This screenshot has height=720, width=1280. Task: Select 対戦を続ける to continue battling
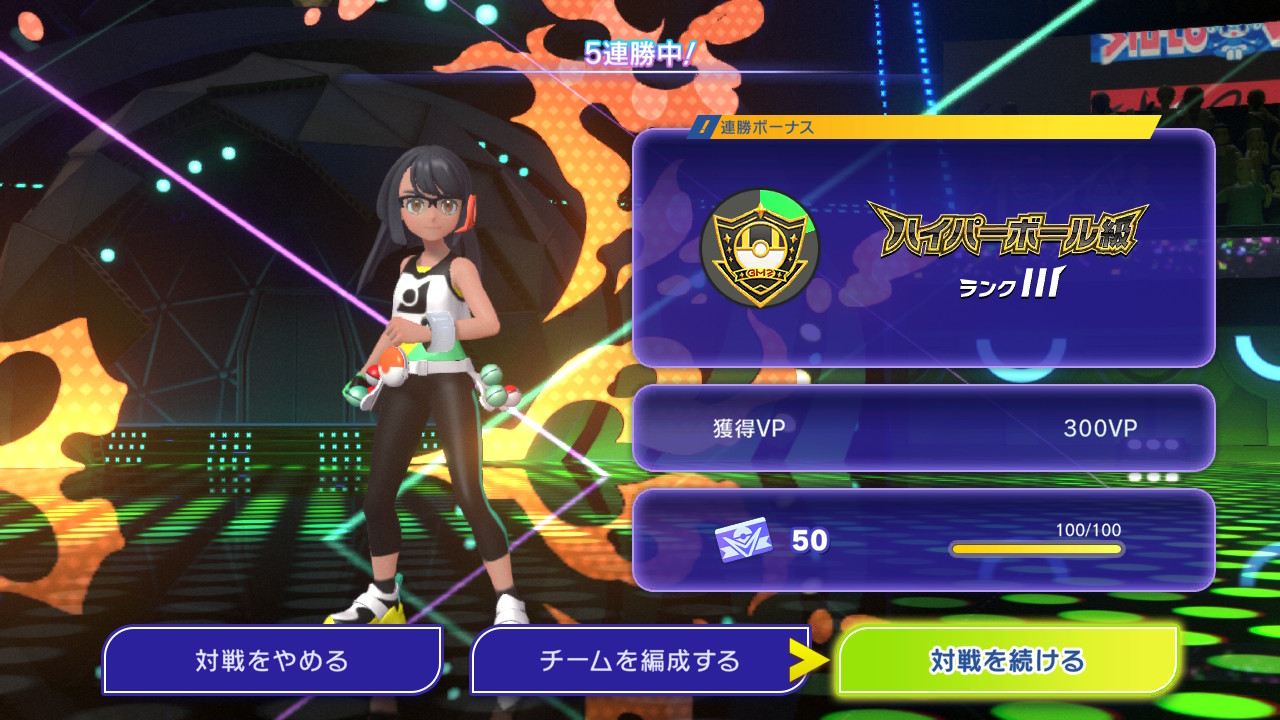click(1007, 660)
